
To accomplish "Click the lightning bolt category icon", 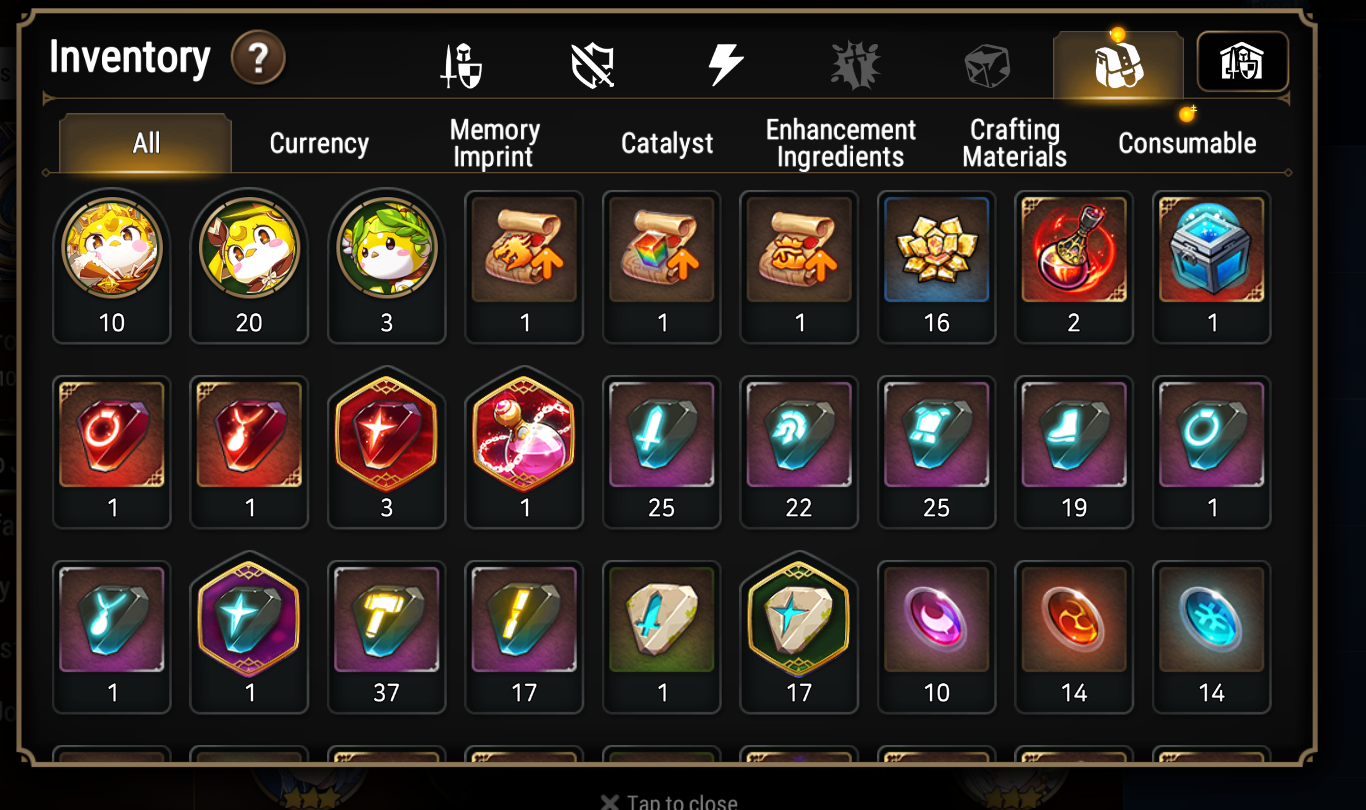I will pyautogui.click(x=723, y=62).
